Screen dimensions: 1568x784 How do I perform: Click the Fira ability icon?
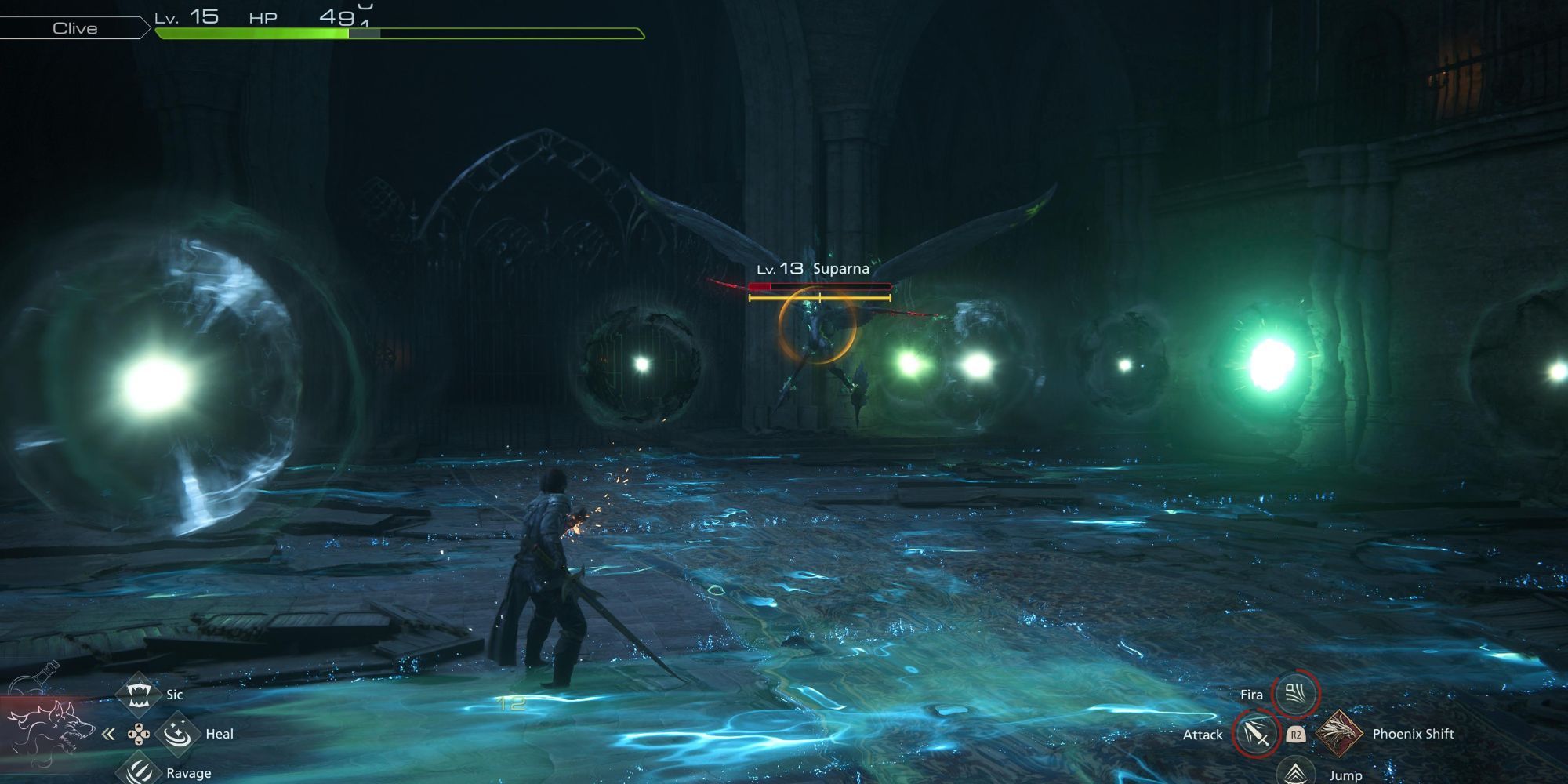point(1298,694)
